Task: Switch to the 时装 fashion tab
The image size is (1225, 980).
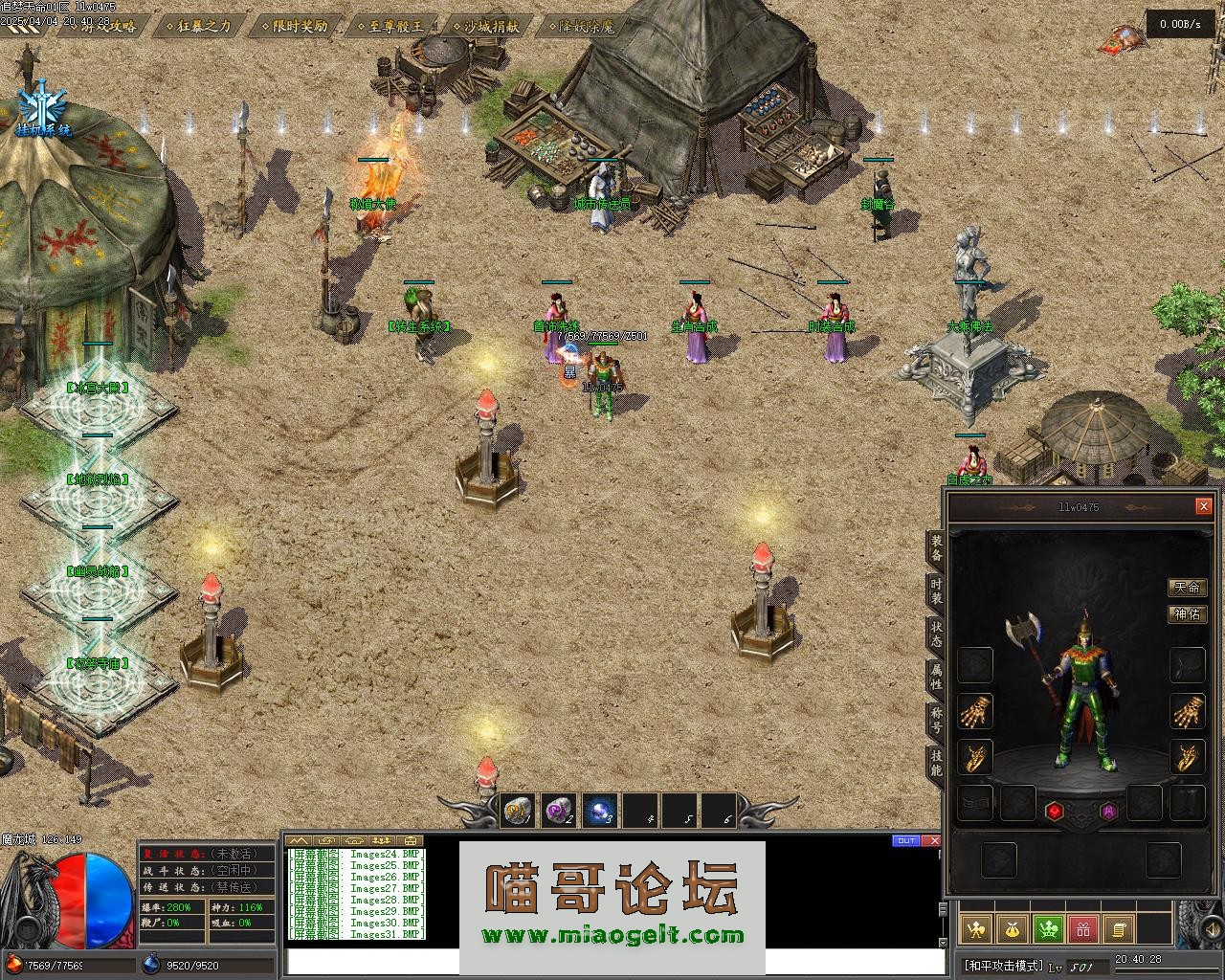Action: (x=935, y=590)
